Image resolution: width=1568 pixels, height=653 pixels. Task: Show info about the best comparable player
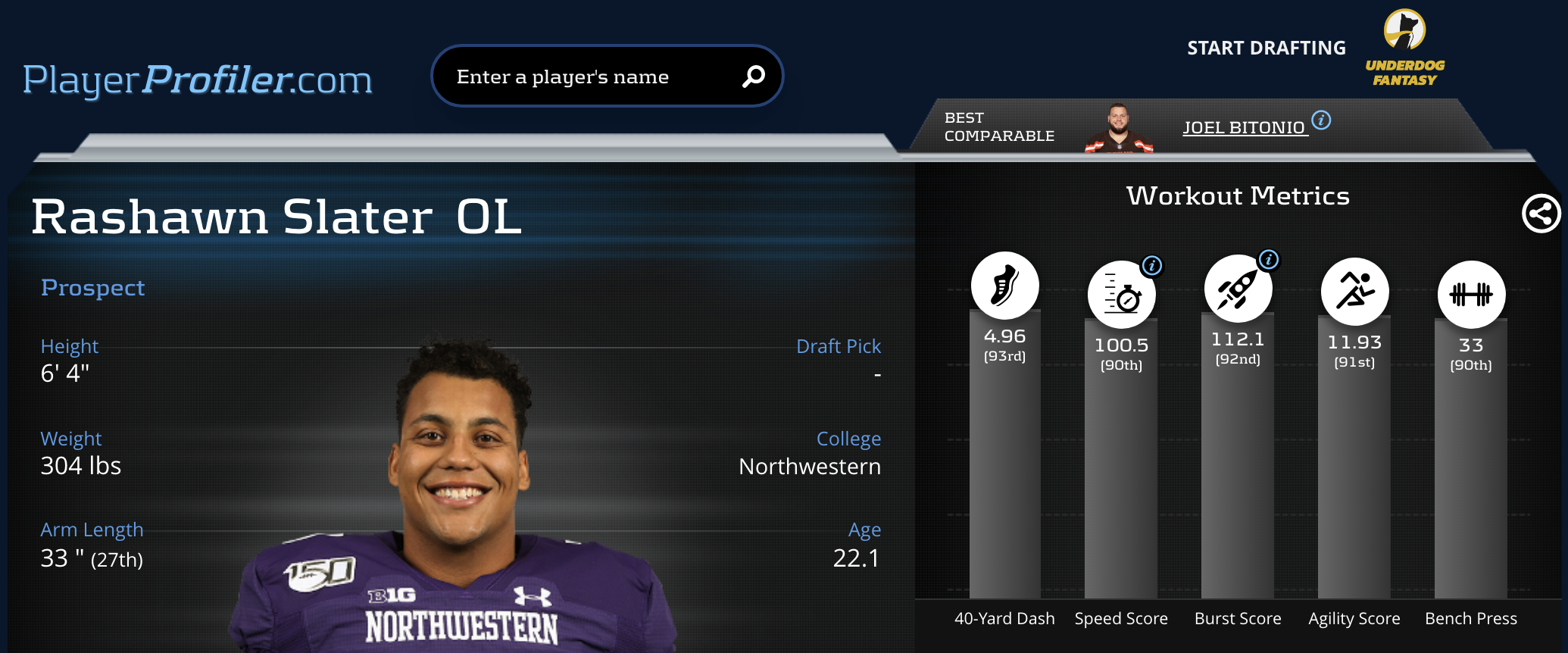click(x=1321, y=120)
